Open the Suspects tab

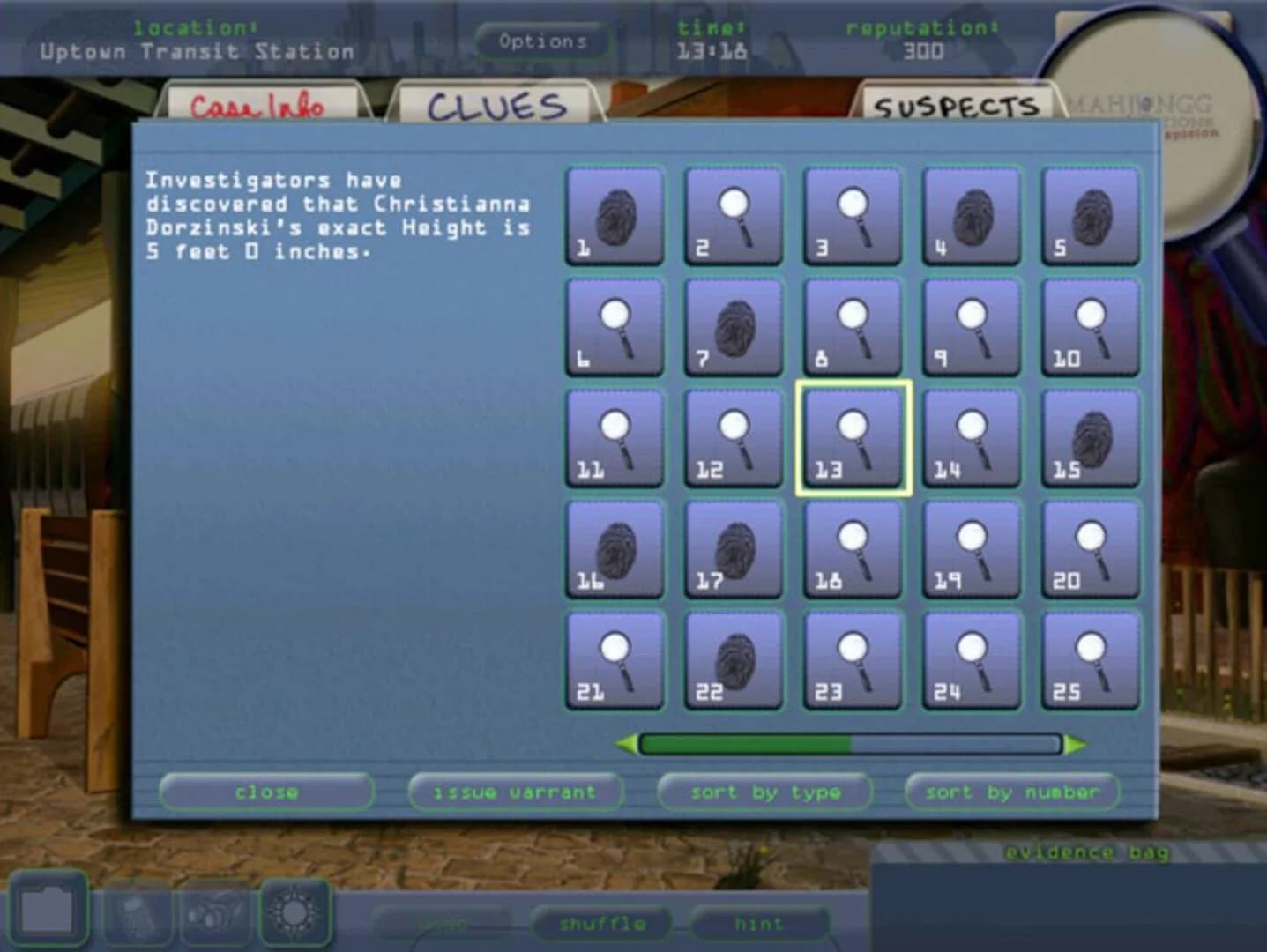coord(955,106)
